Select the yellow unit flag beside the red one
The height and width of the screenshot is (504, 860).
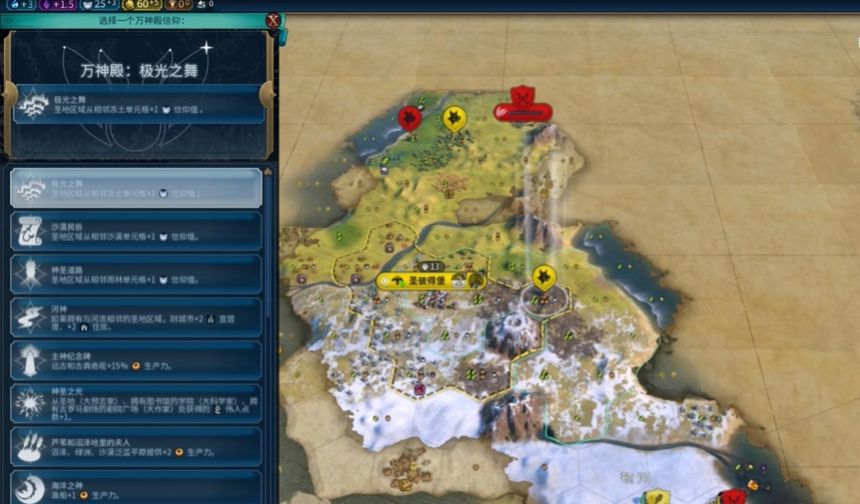coord(454,118)
